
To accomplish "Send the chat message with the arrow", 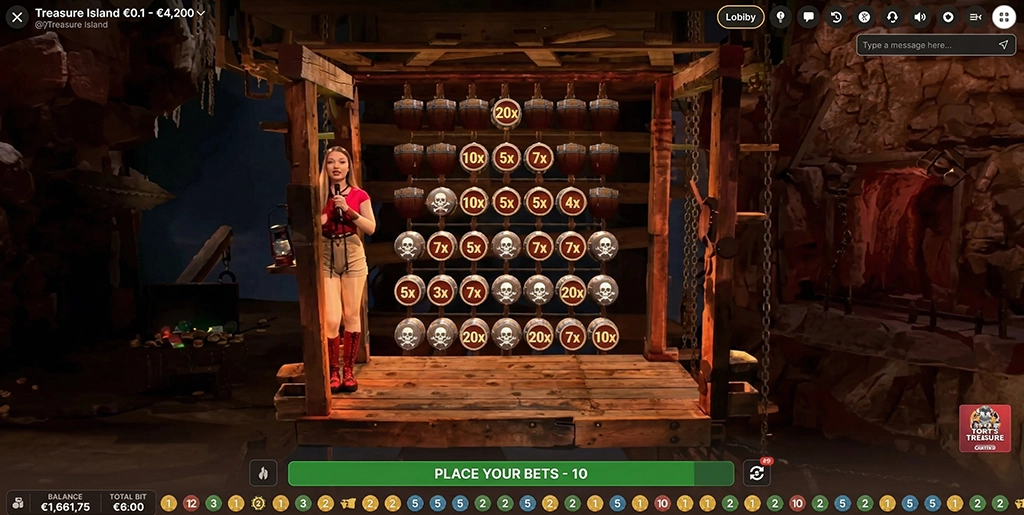I will tap(1003, 45).
